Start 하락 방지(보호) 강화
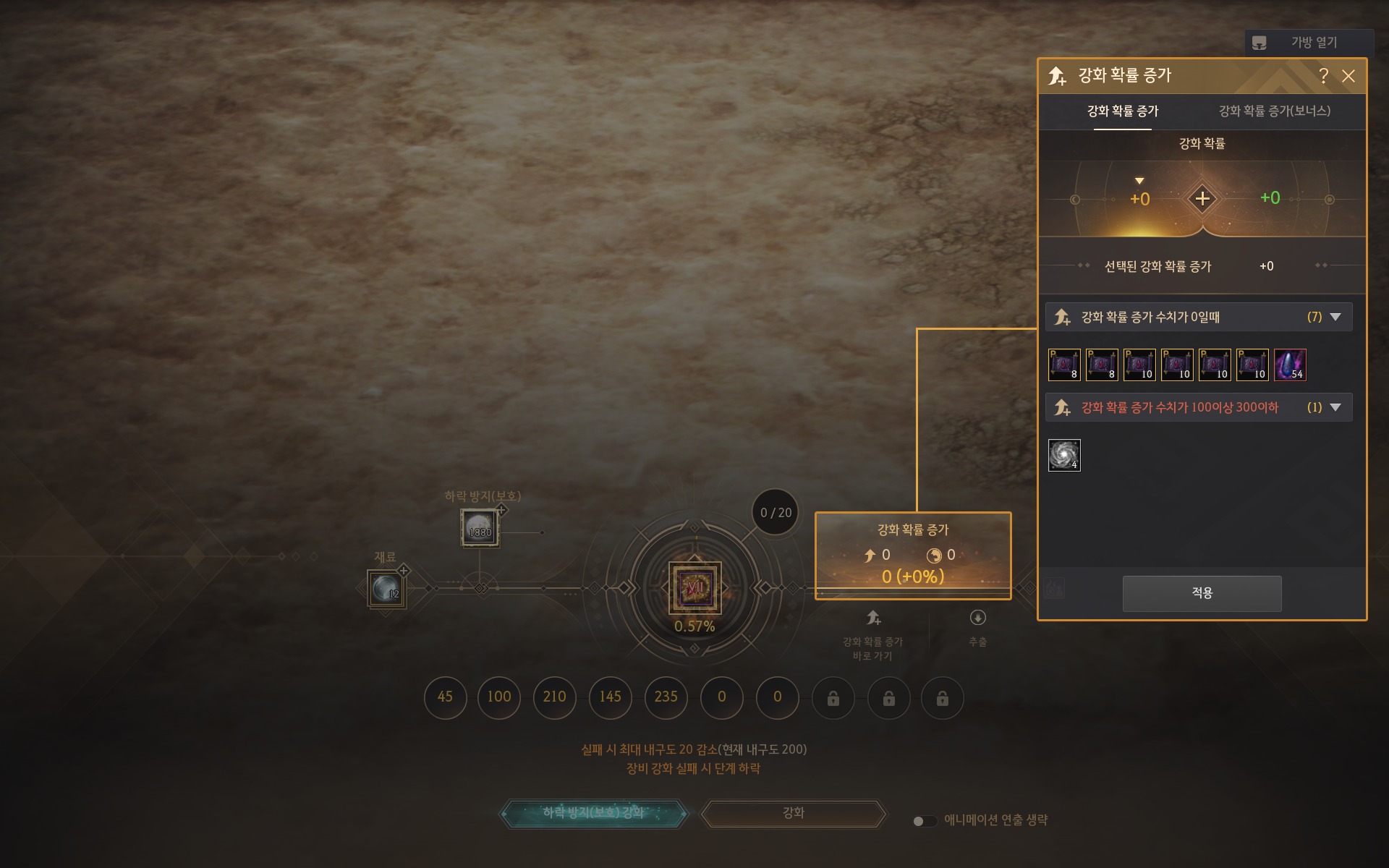 click(x=593, y=813)
